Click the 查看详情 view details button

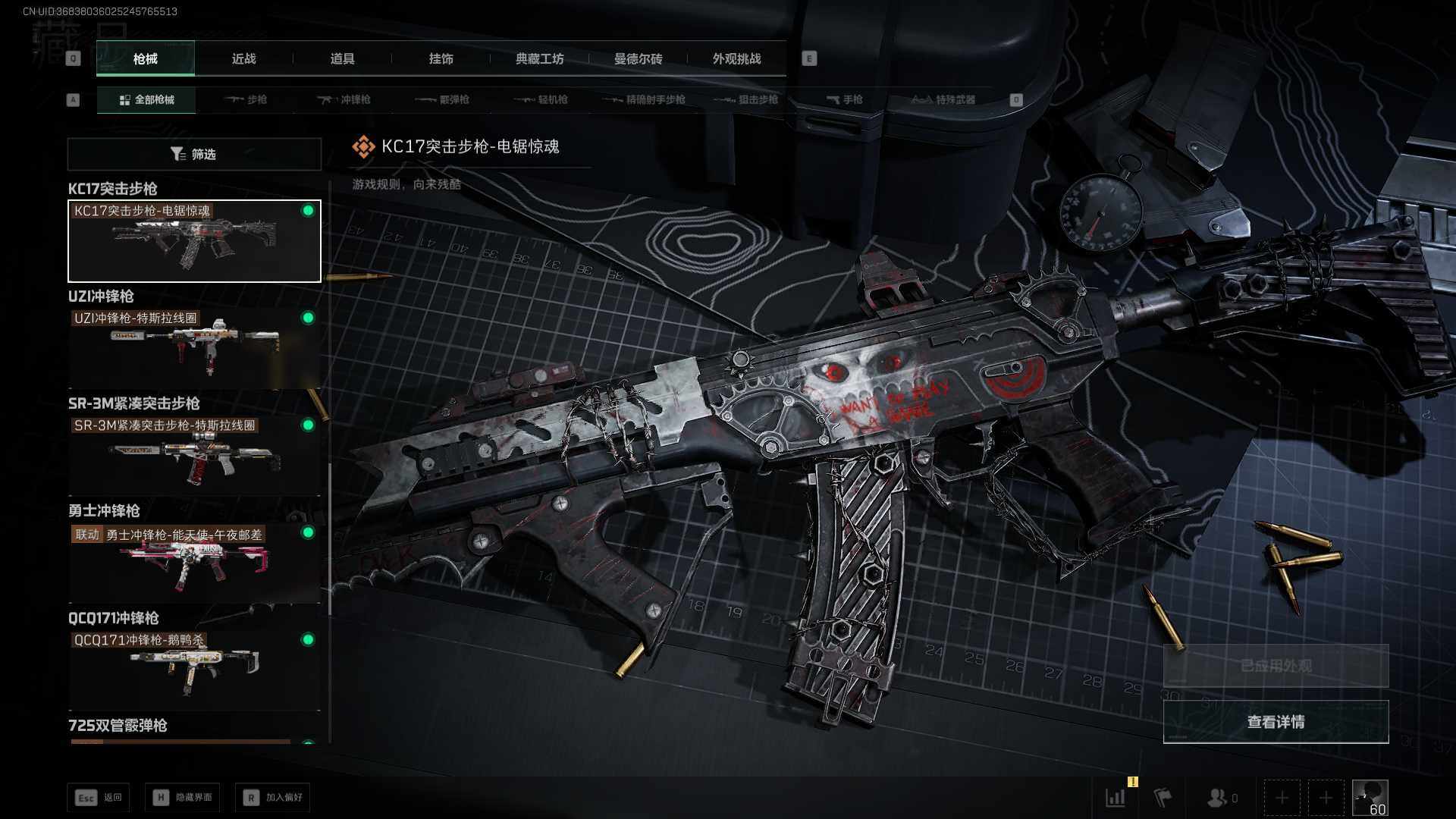pos(1276,722)
